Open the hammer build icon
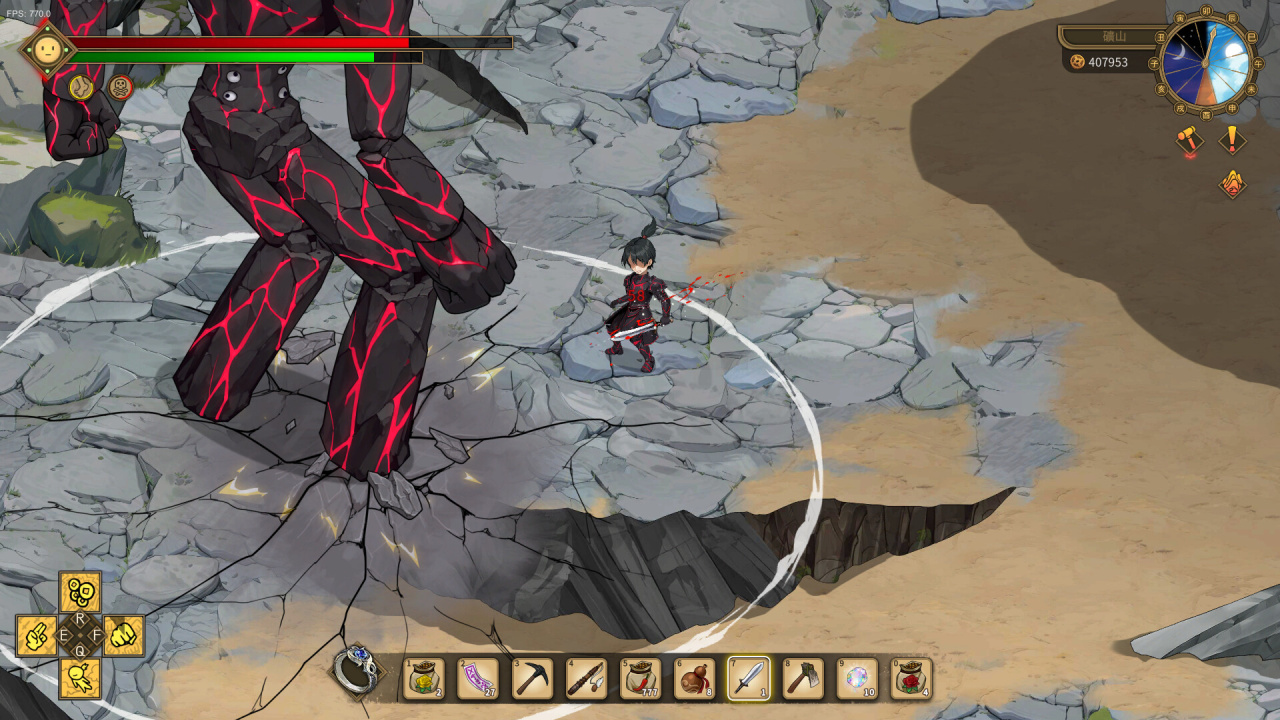Screen dimensions: 1280x720 click(x=1188, y=140)
